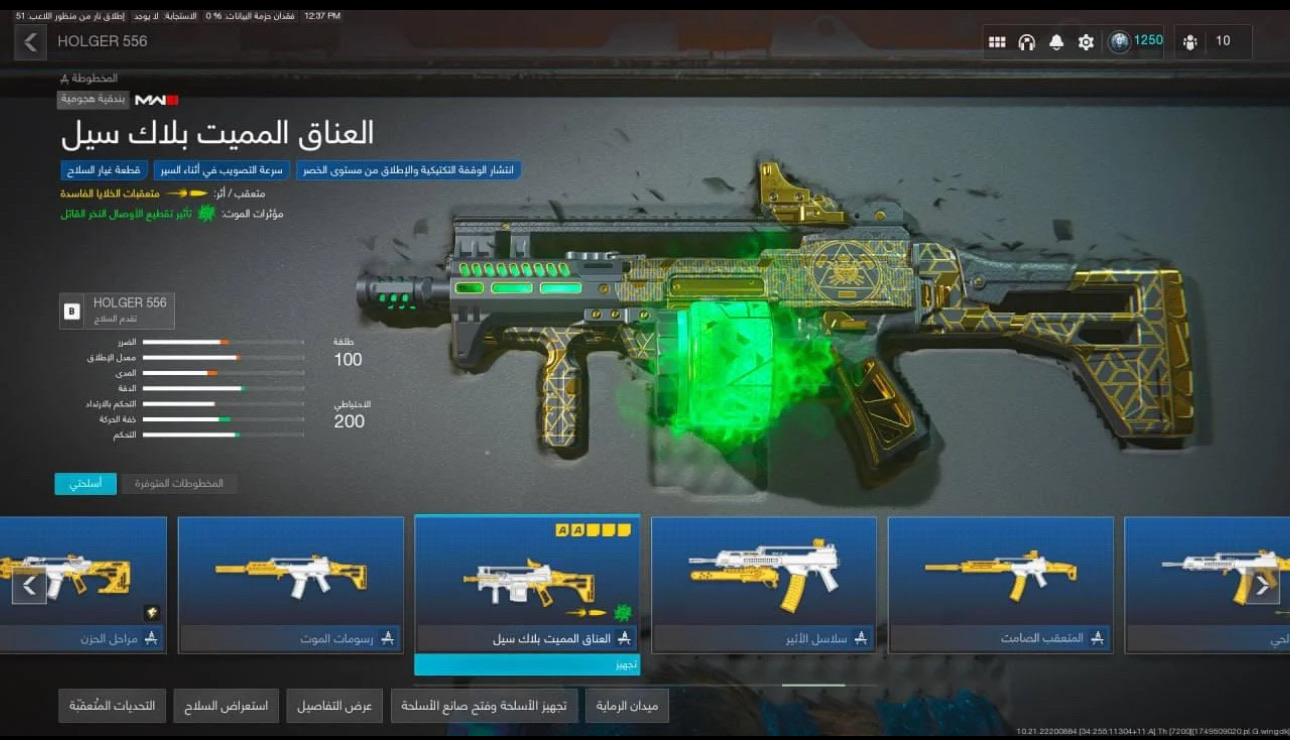Open تجهيز الأسلحة وفتح صانع الأسلحة gunsmith
Viewport: 1290px width, 740px height.
tap(486, 705)
